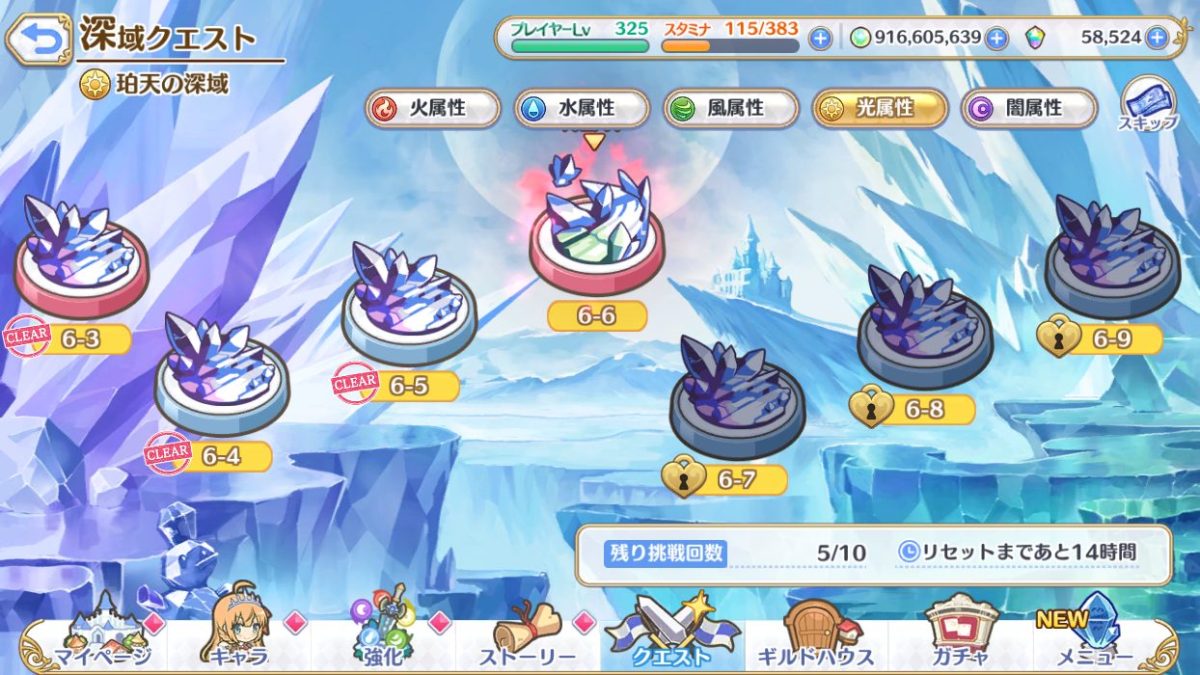
Task: Buy jewels with the plus button
Action: pyautogui.click(x=1157, y=39)
